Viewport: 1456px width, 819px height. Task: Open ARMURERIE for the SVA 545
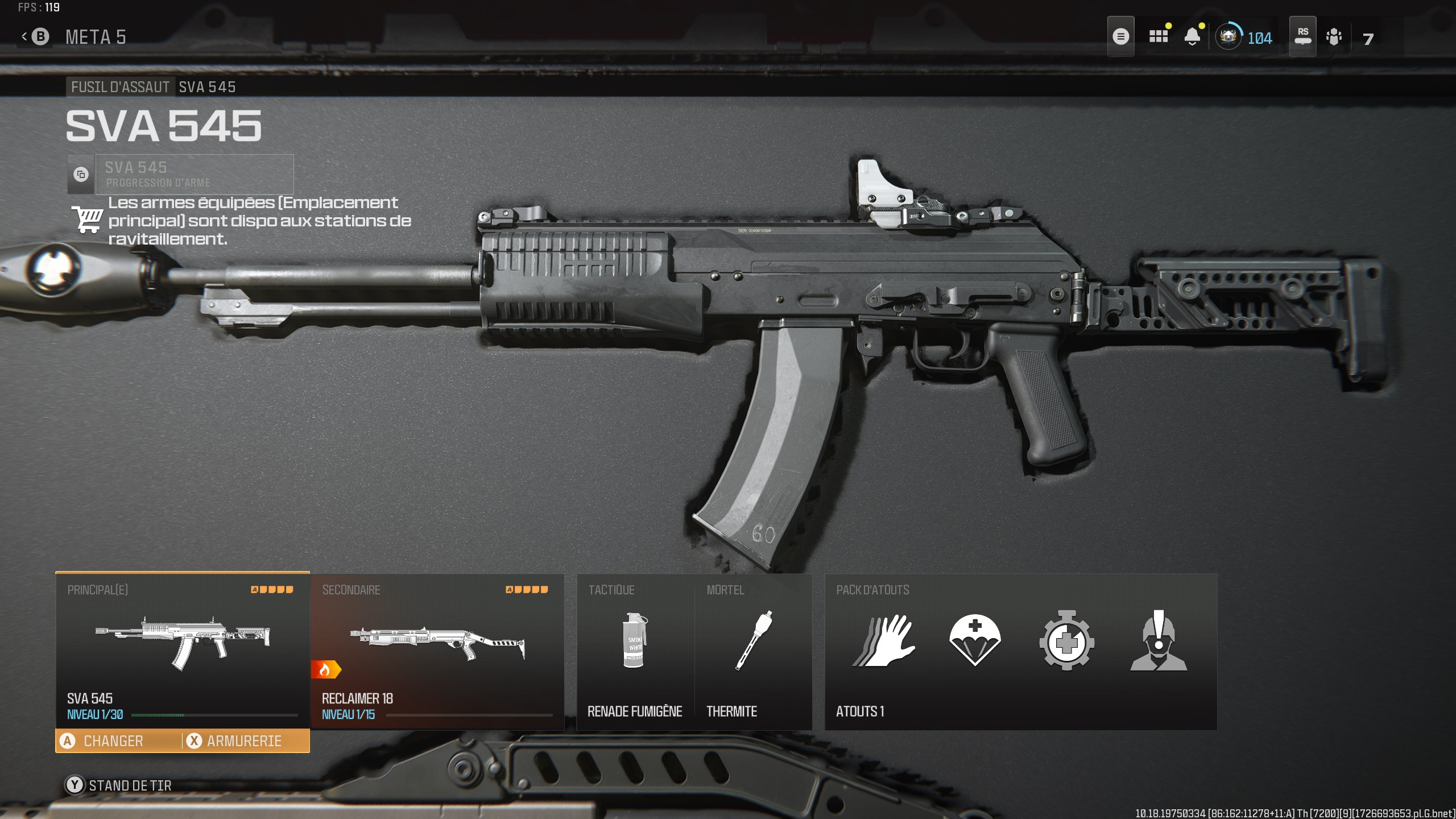tap(245, 741)
